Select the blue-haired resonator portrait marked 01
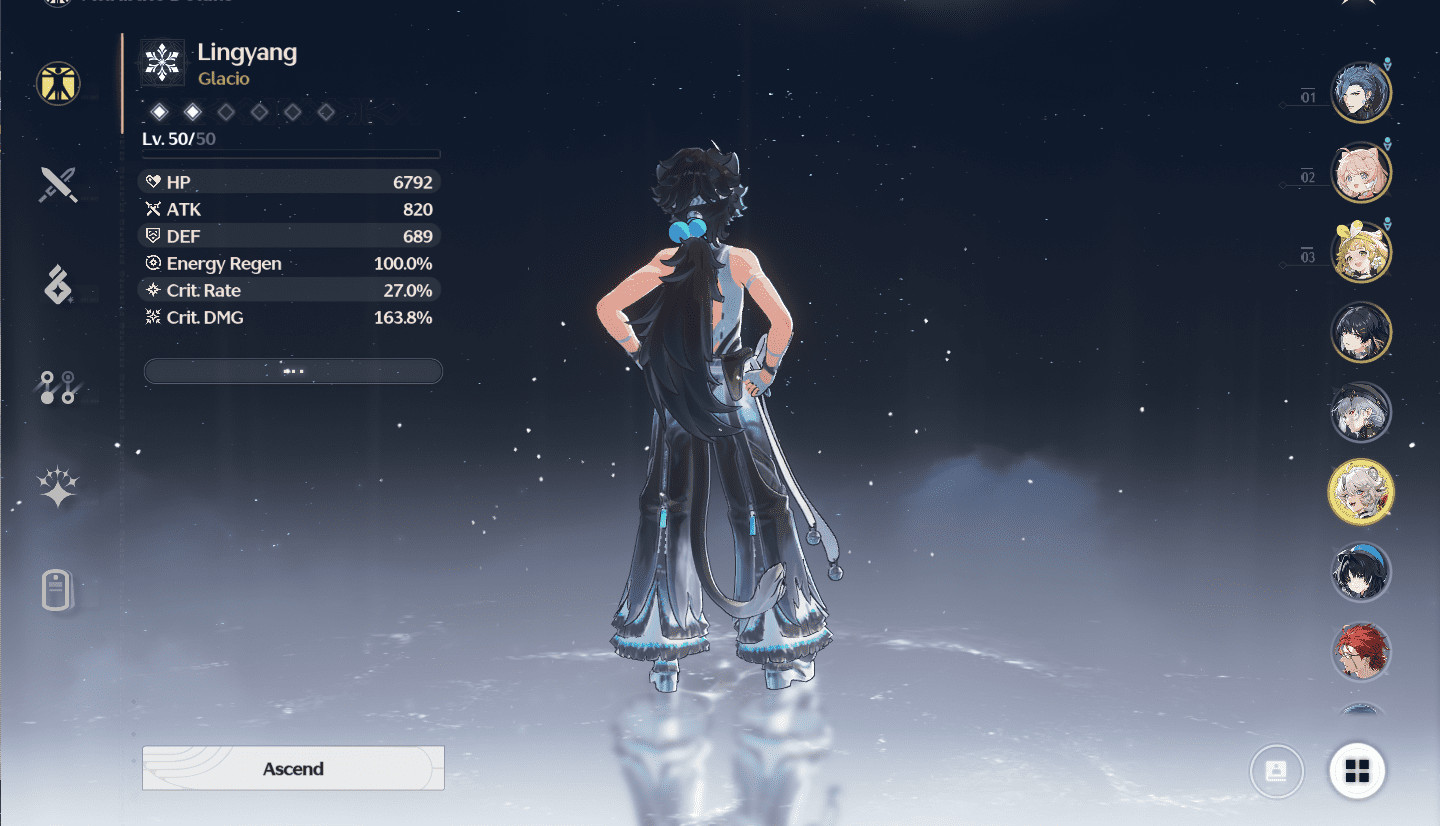1440x826 pixels. [1361, 91]
